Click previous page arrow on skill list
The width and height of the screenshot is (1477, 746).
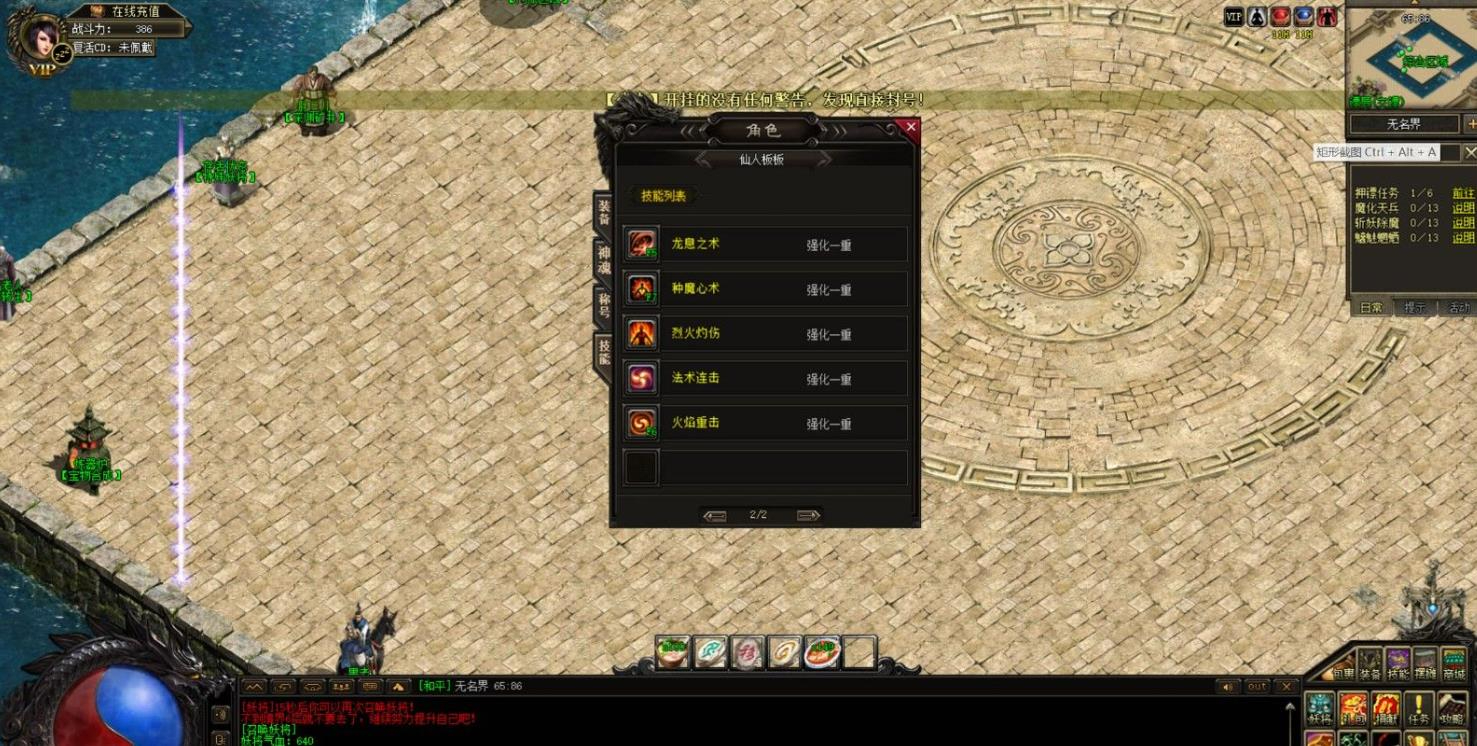coord(717,514)
